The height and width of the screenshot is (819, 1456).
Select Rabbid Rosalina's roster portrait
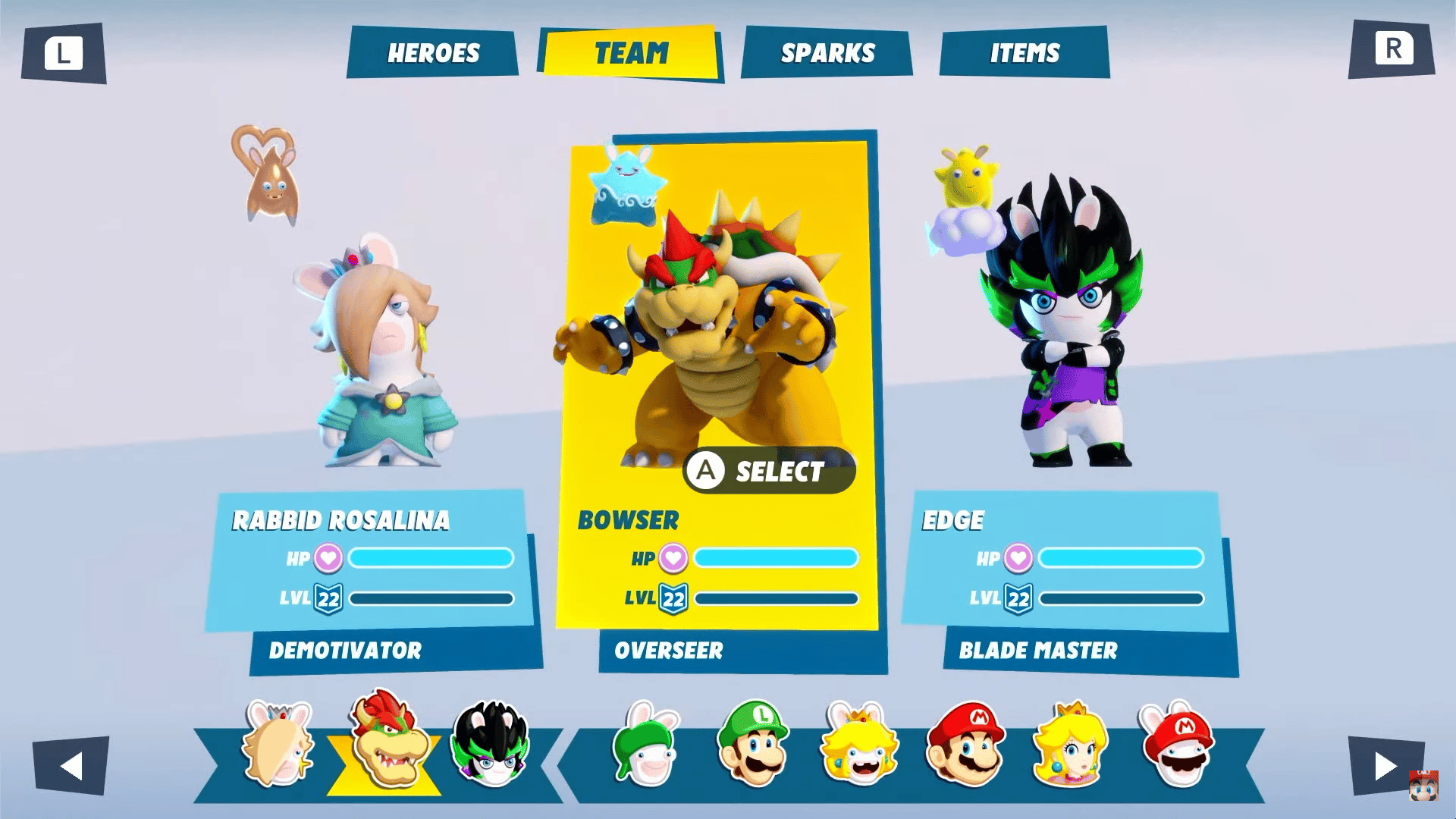[278, 744]
